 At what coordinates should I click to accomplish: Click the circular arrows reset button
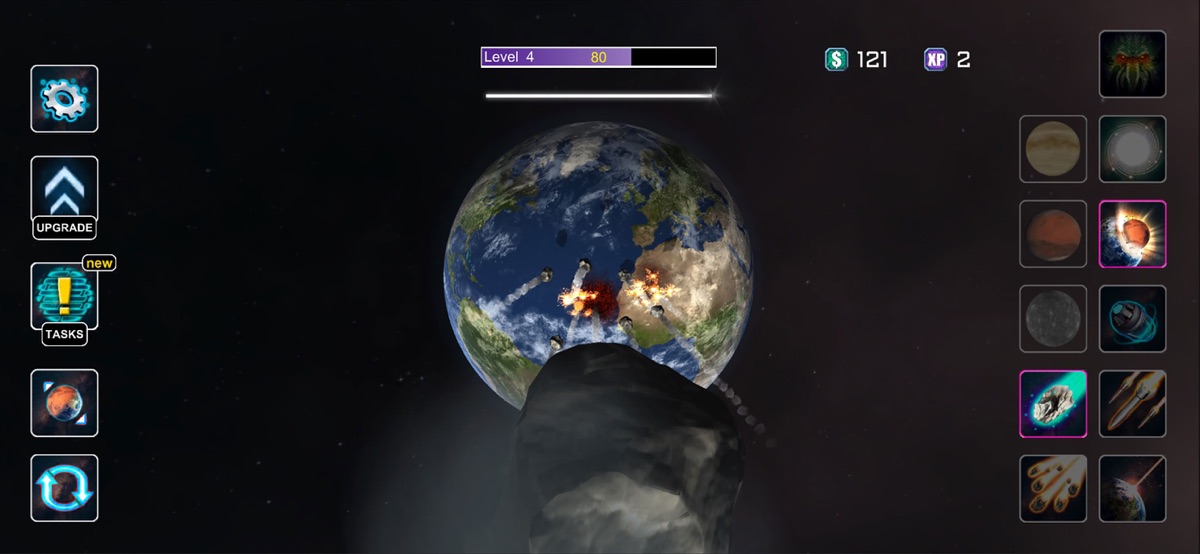[x=64, y=488]
